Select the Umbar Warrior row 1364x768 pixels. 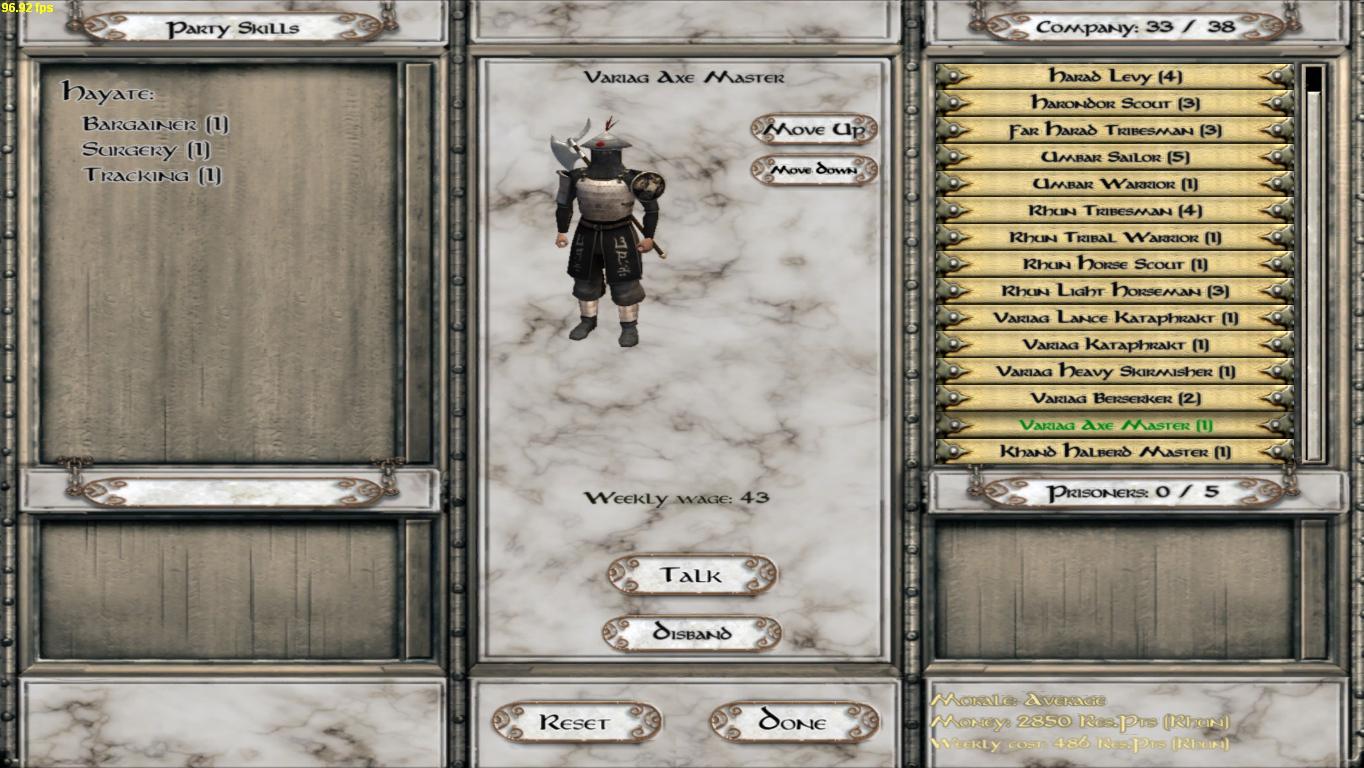1115,184
